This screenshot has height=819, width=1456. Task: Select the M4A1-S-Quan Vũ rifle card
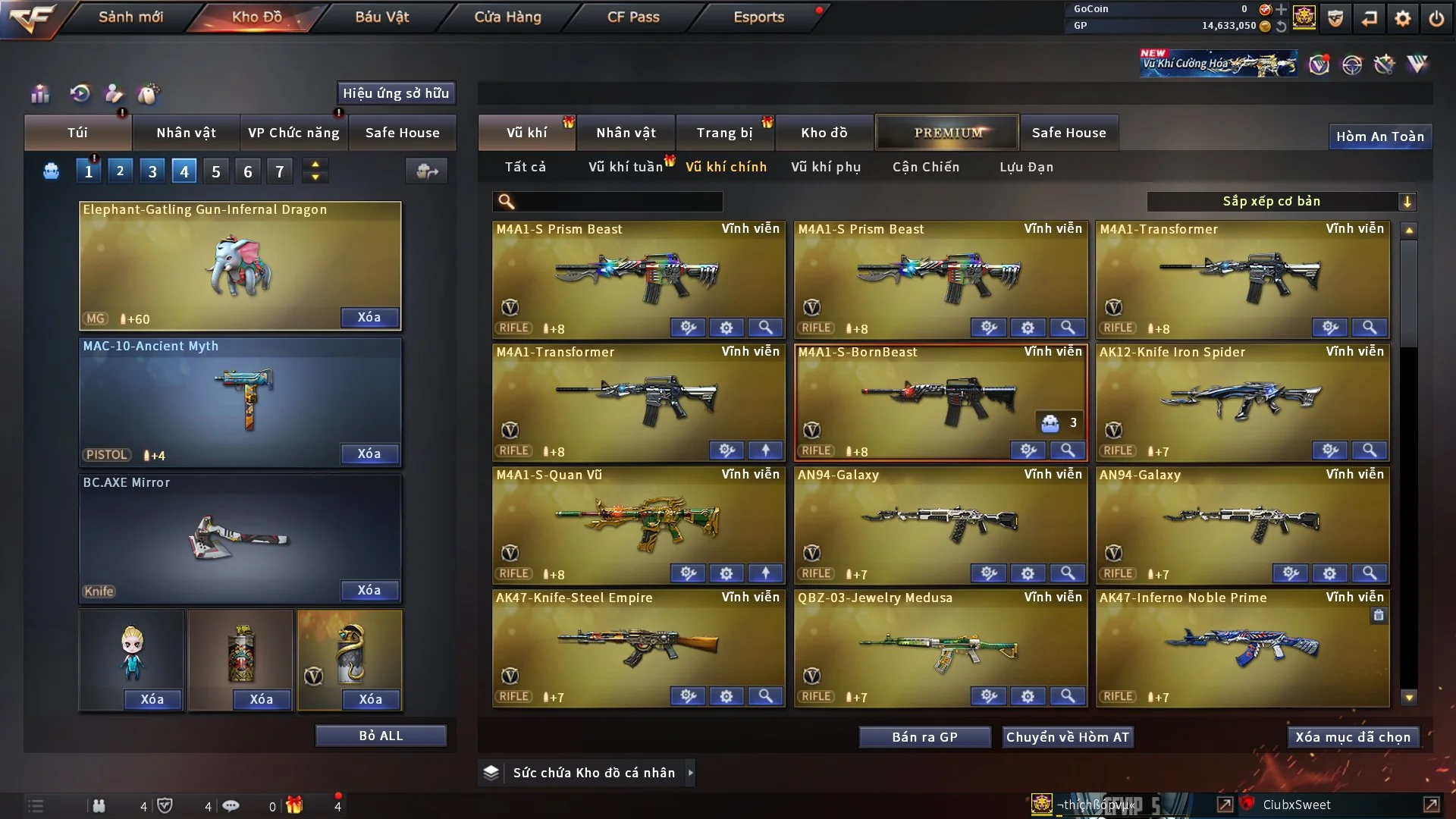click(639, 523)
